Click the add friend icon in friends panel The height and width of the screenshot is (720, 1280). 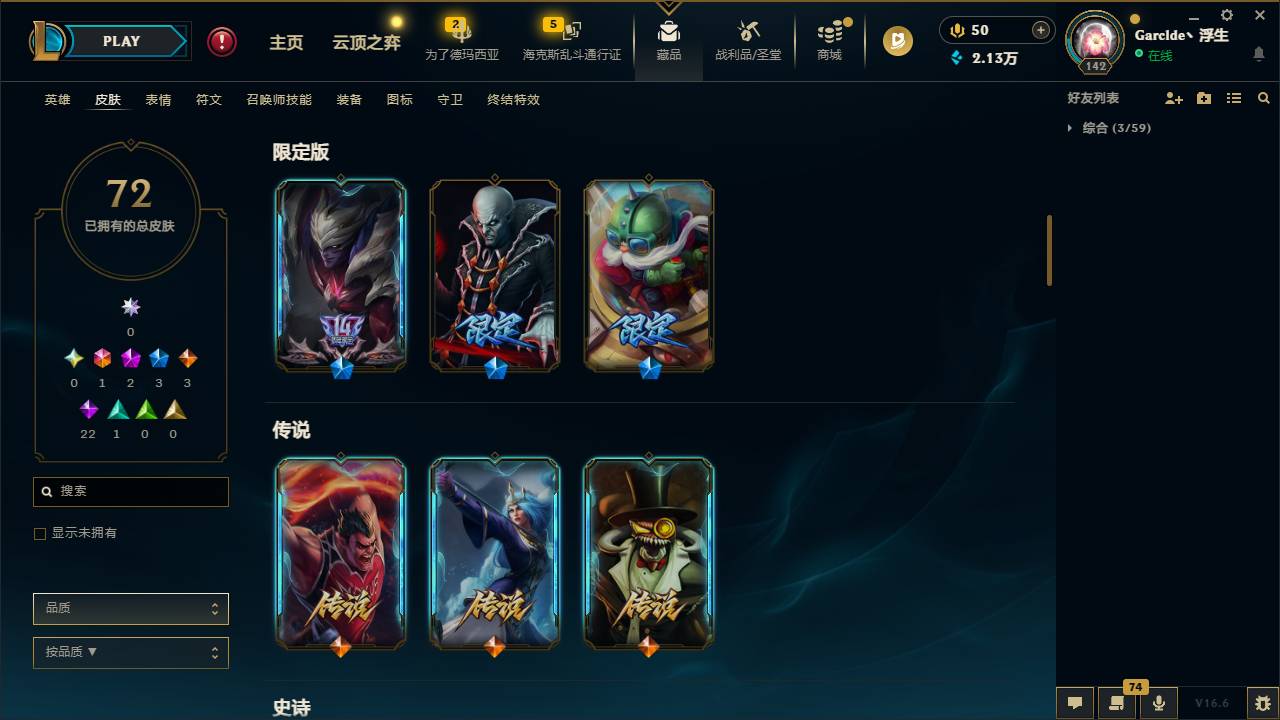[x=1174, y=98]
